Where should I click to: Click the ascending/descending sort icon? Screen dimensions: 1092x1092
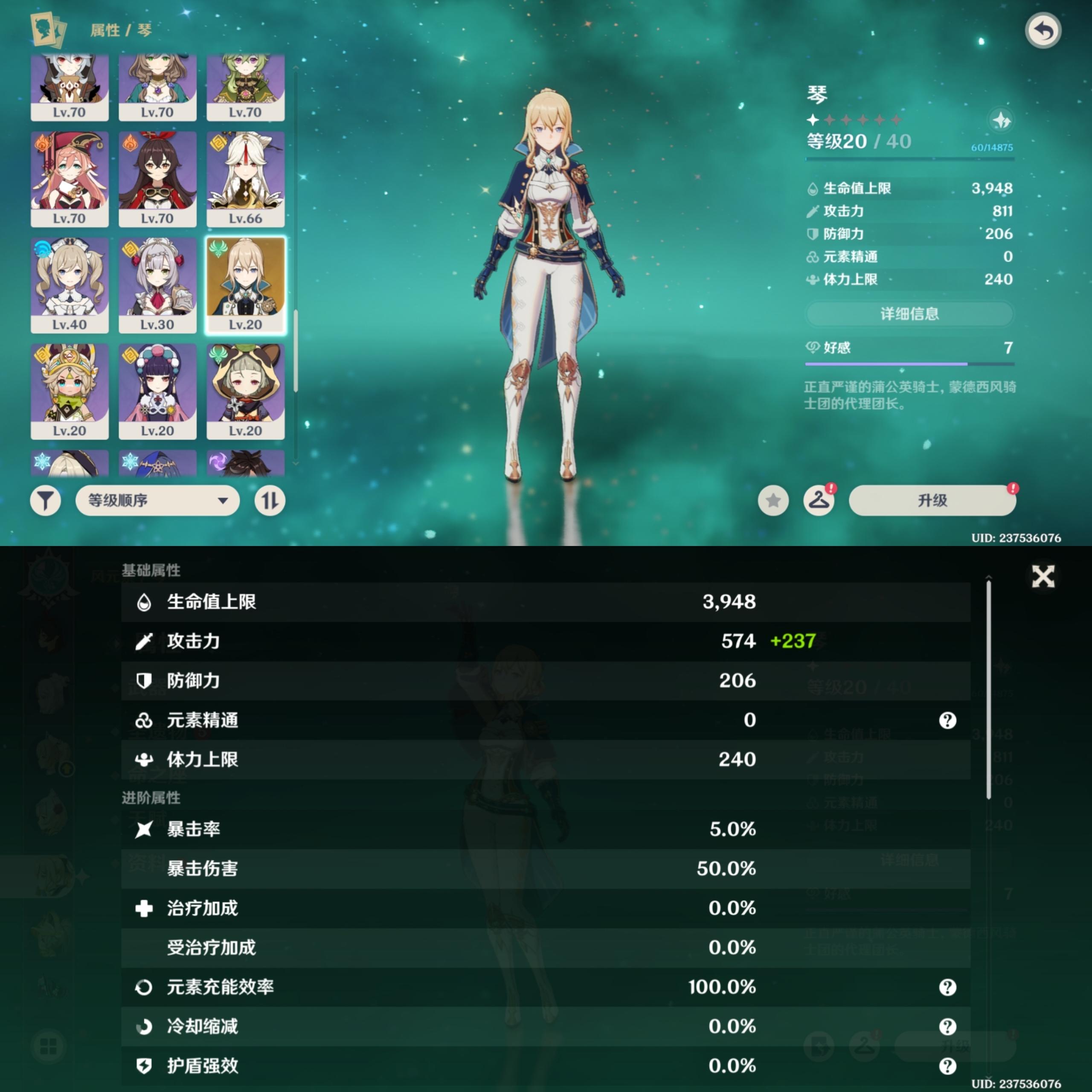pyautogui.click(x=270, y=500)
